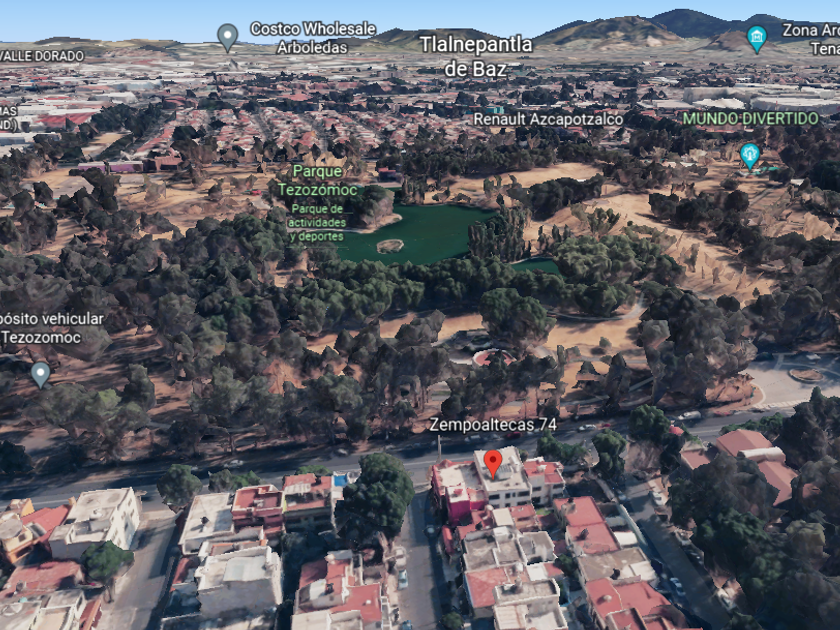
Task: Click the Parque Tezozomoc park label
Action: pyautogui.click(x=319, y=178)
